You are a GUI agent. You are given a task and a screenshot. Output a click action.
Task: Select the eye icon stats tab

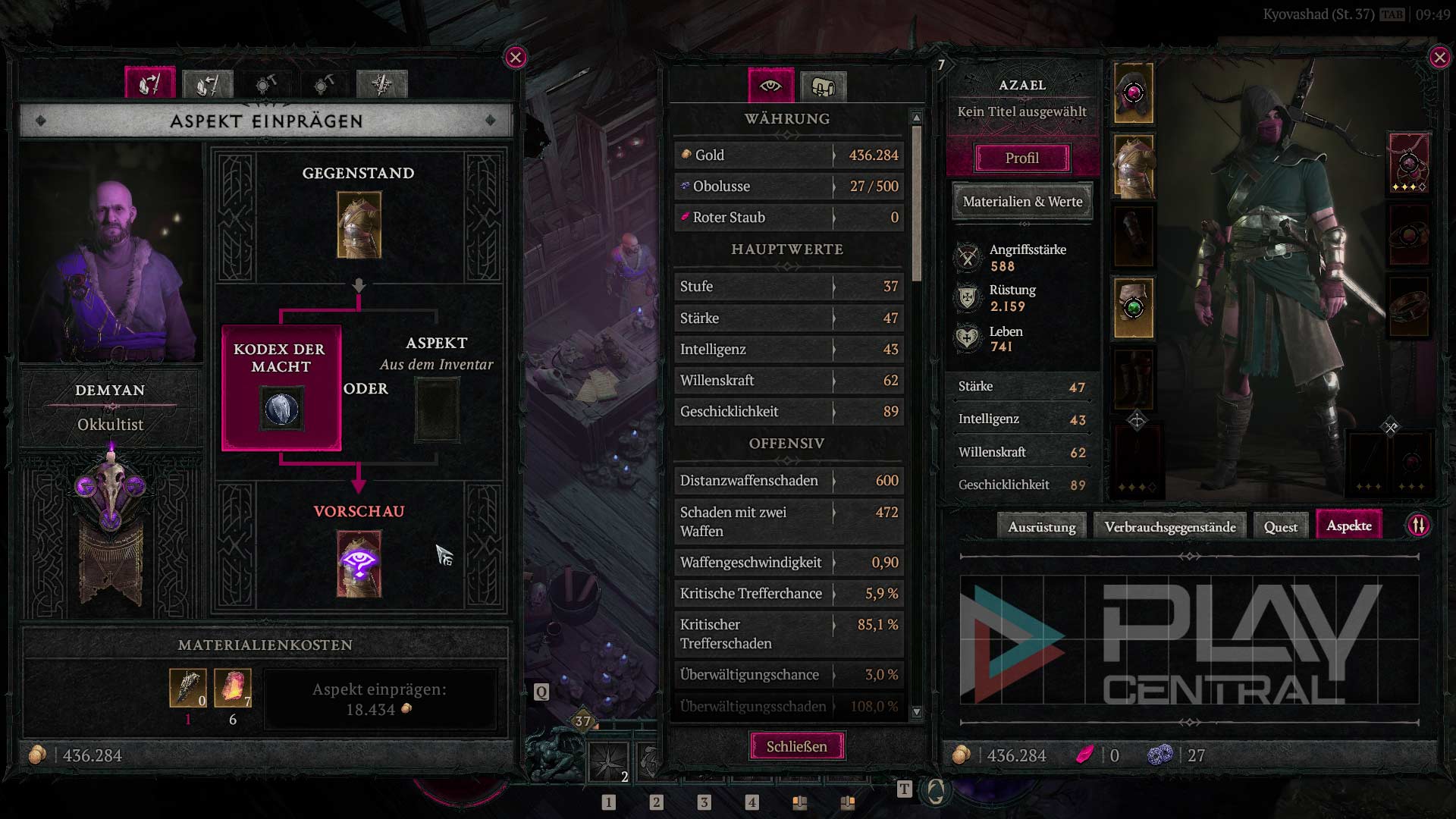(770, 86)
